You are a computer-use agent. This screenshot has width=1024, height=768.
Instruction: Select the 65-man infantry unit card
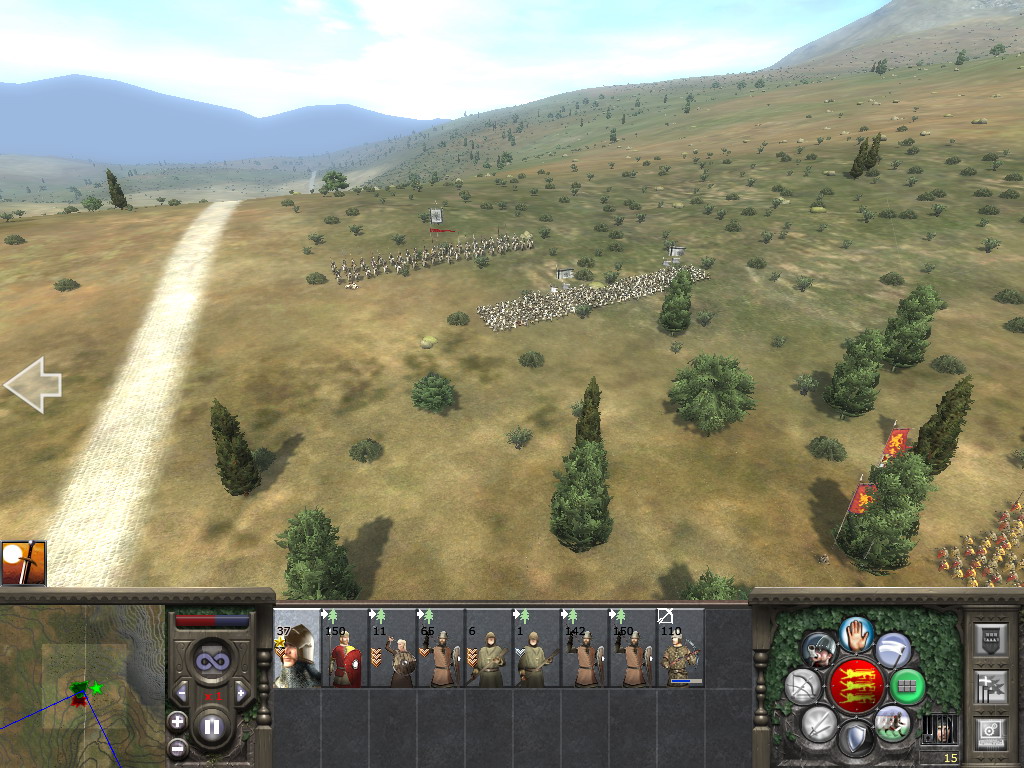click(x=441, y=648)
